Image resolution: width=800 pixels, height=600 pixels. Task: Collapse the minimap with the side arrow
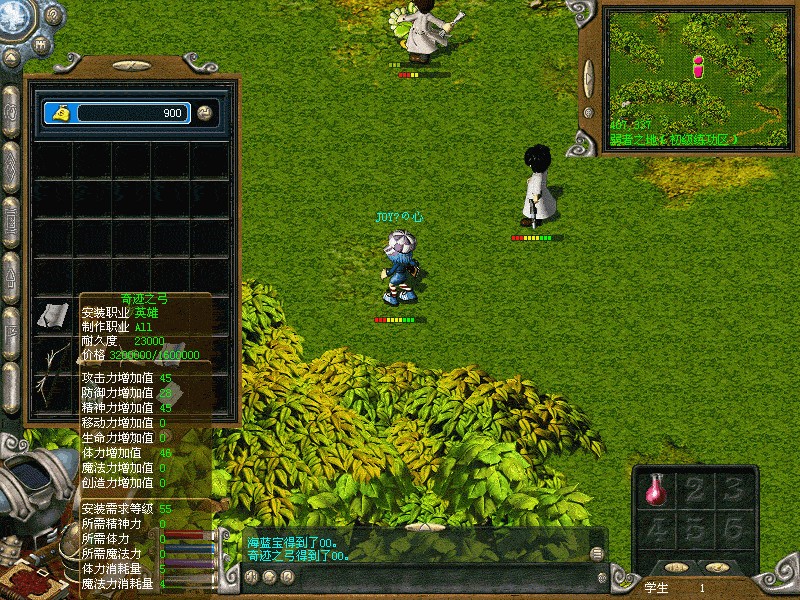(588, 76)
